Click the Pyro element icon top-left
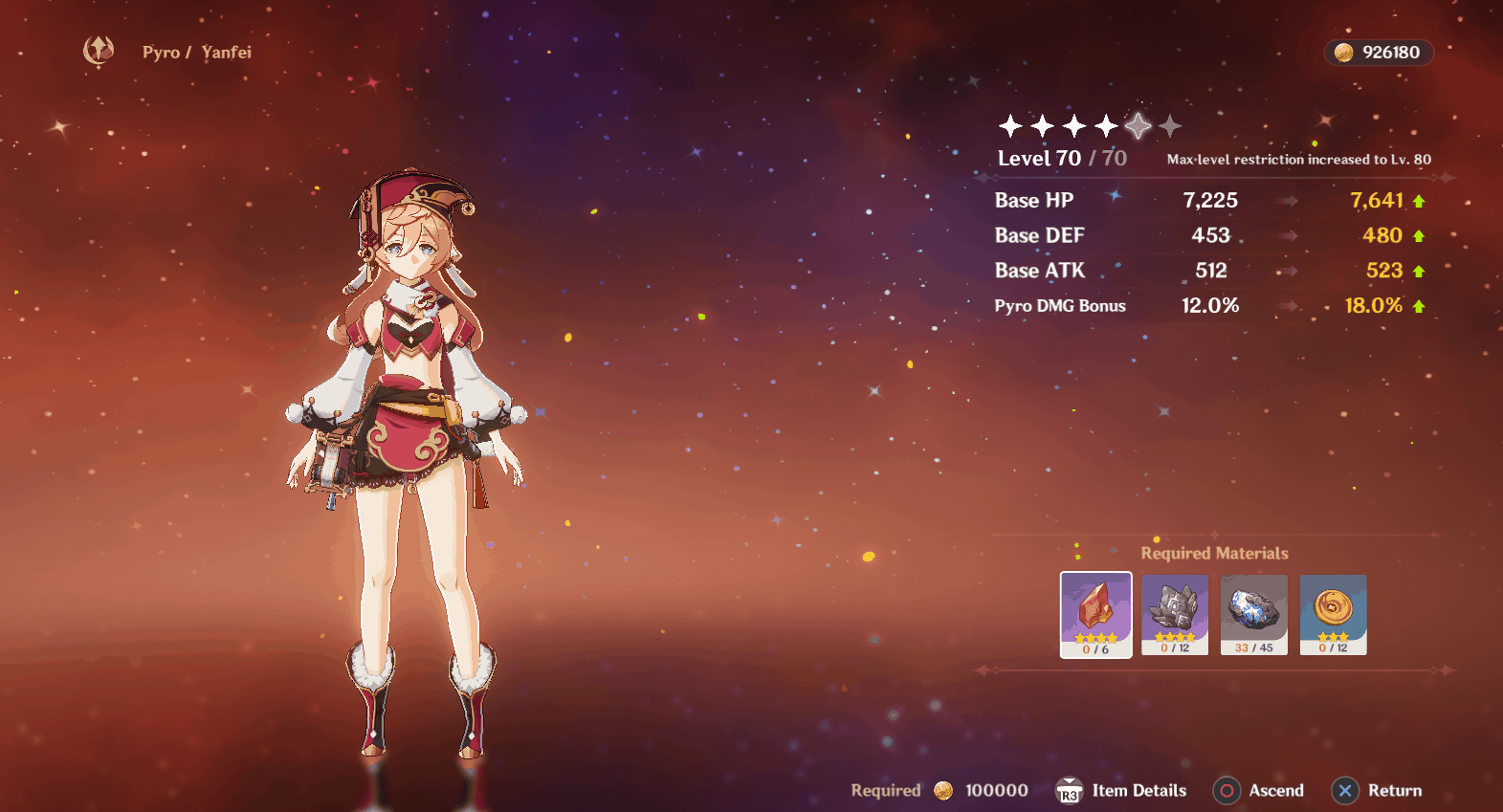This screenshot has height=812, width=1503. tap(99, 52)
